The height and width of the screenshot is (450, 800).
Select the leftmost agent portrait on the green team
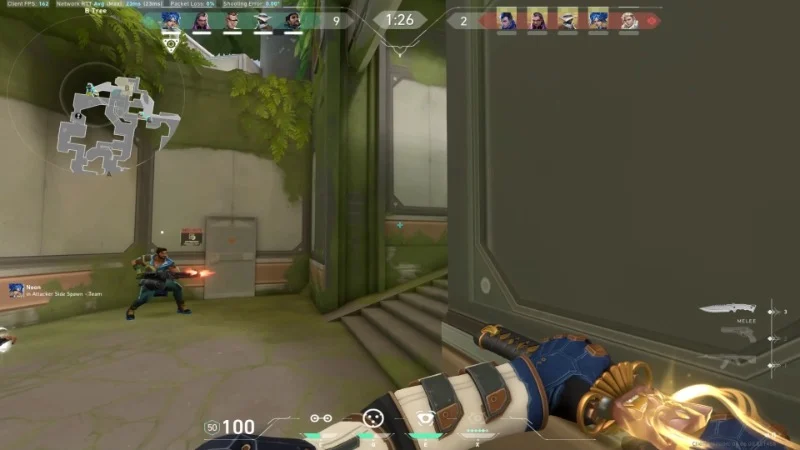pos(170,20)
